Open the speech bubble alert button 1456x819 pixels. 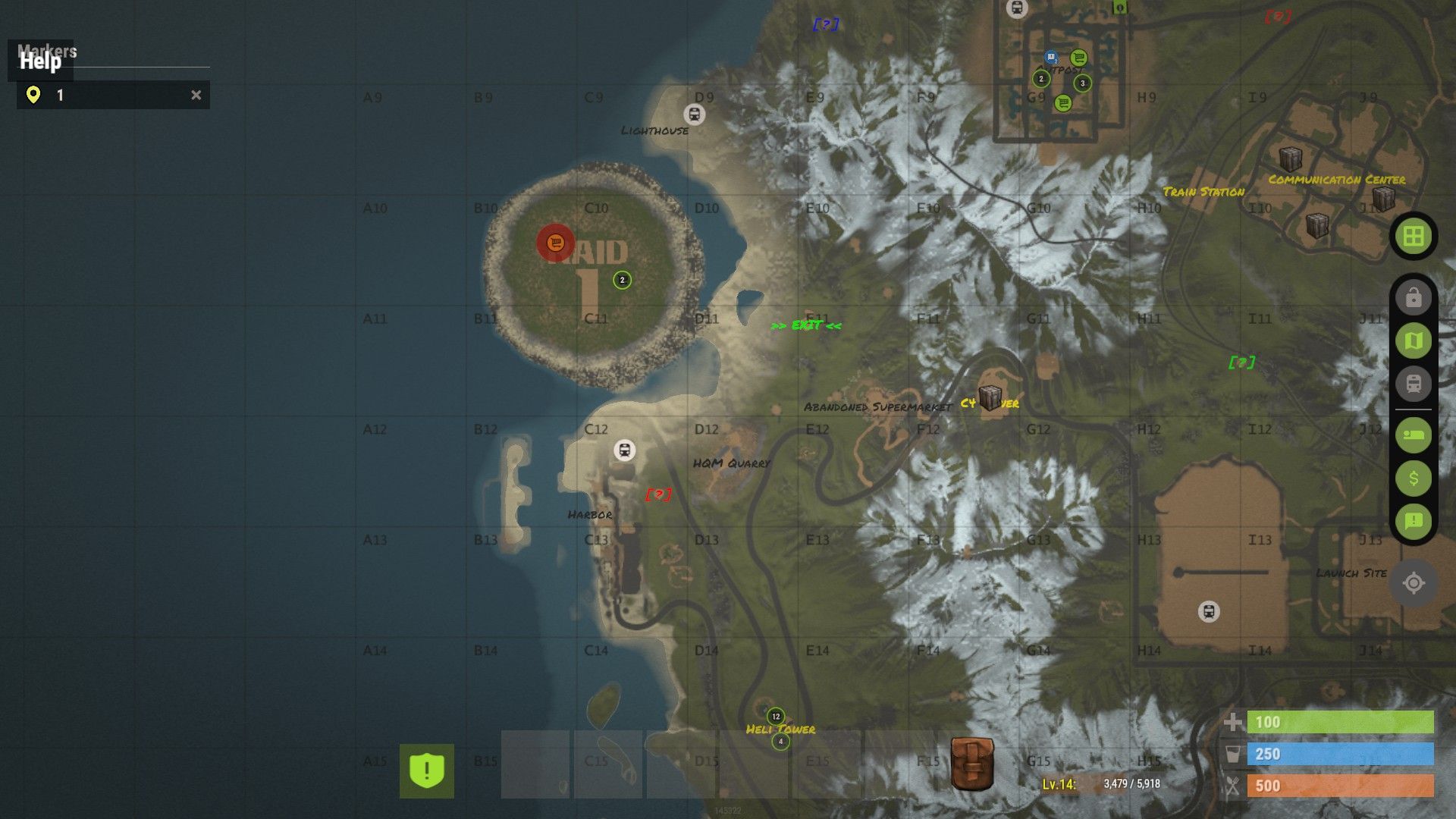pyautogui.click(x=1413, y=521)
